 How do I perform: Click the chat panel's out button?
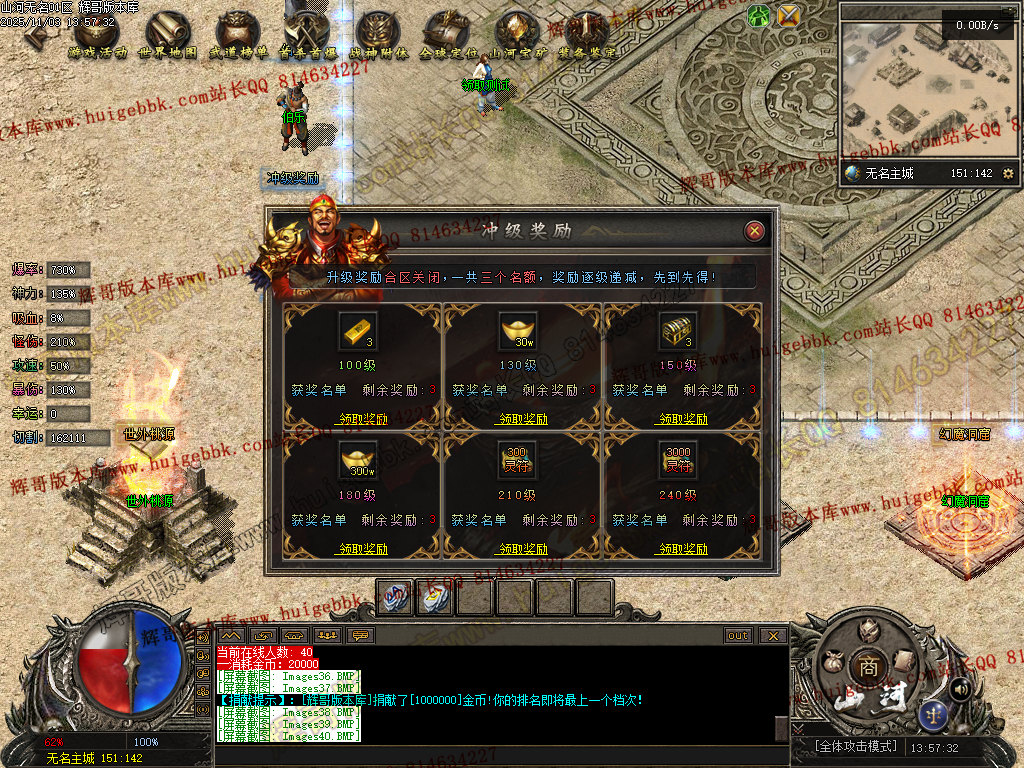[738, 635]
